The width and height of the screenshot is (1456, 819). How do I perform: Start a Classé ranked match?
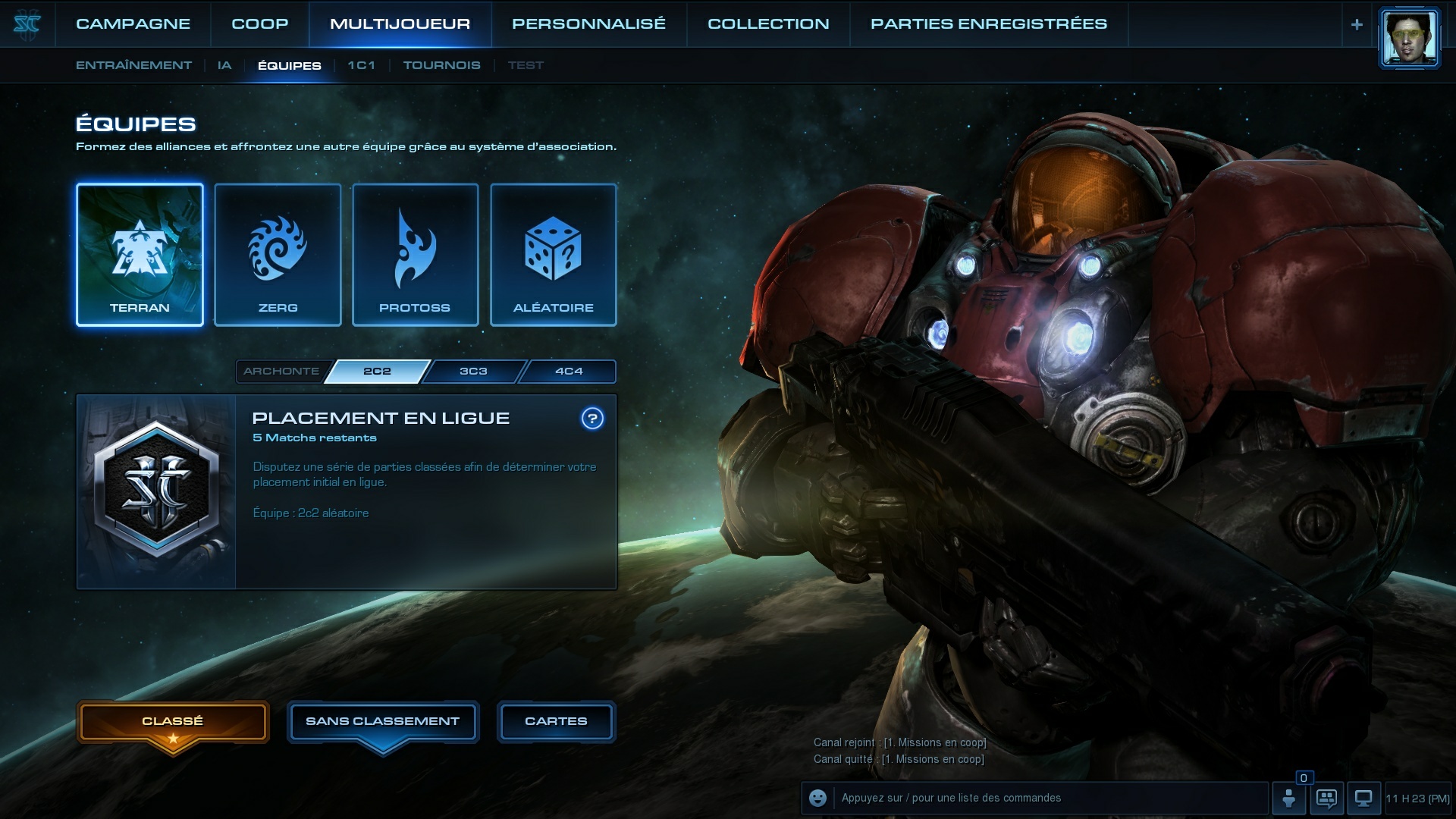173,721
